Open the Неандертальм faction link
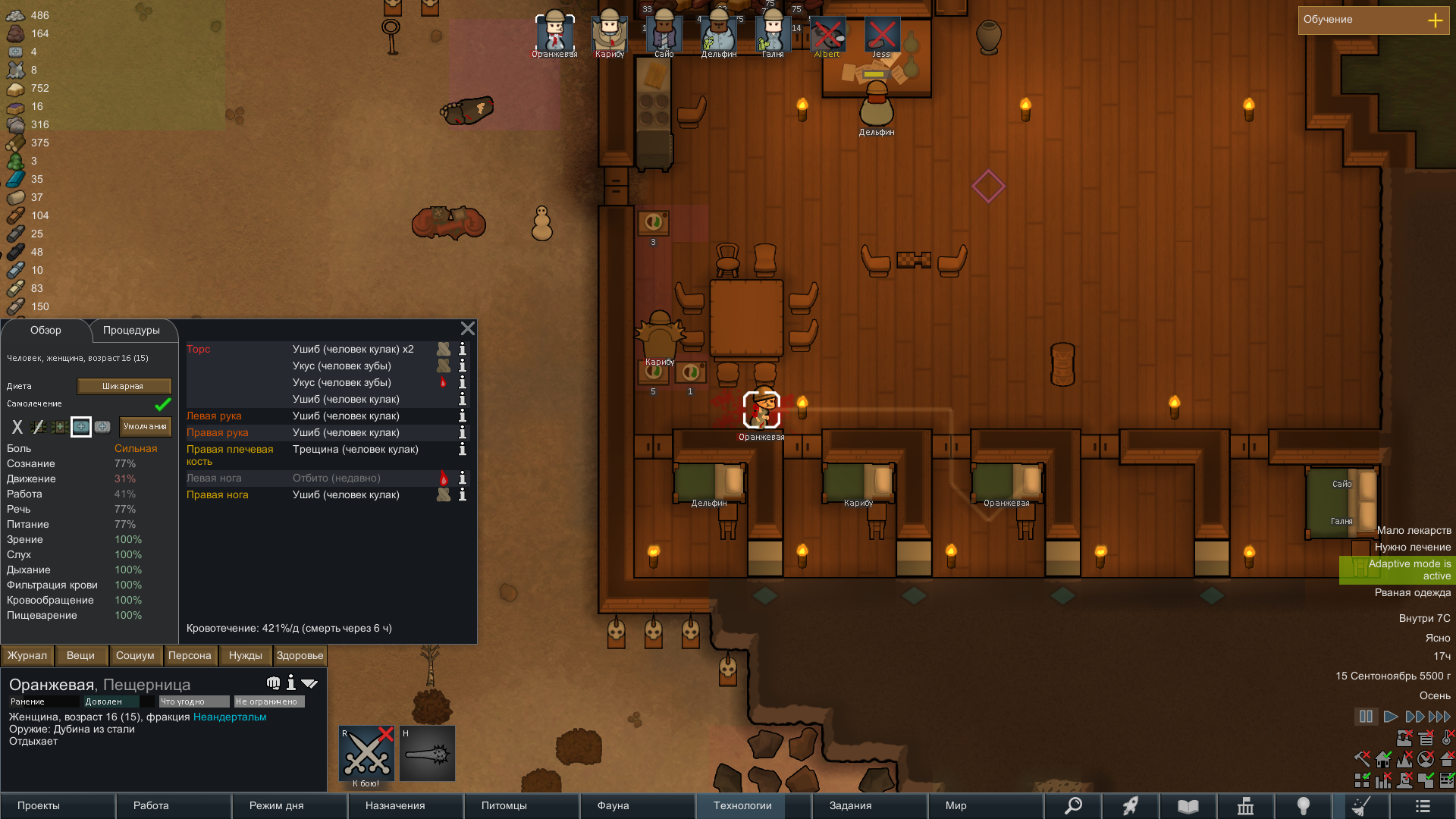 [230, 717]
